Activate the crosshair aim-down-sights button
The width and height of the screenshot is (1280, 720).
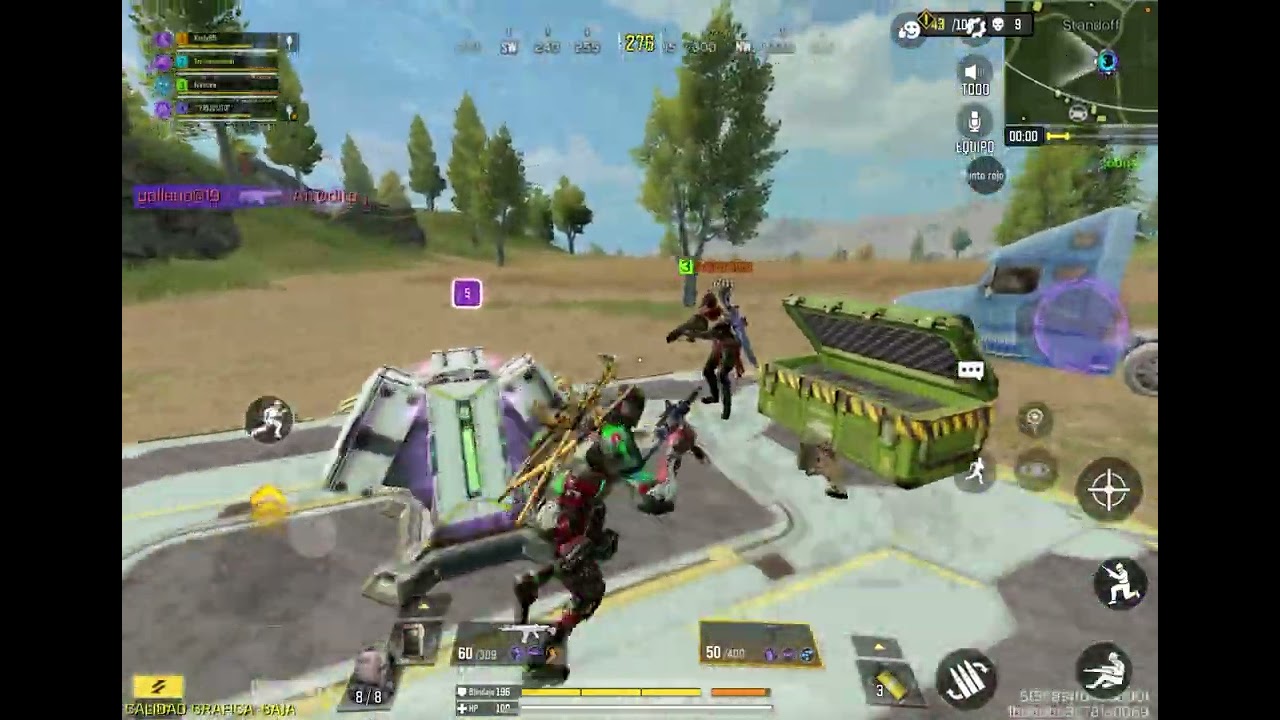click(1108, 490)
